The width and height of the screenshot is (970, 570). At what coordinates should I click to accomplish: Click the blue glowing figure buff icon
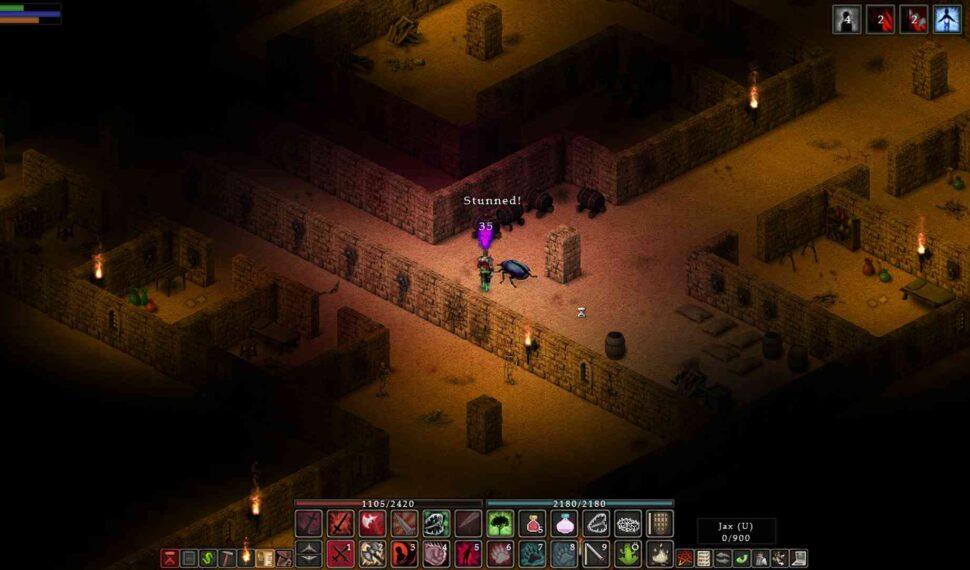click(x=946, y=19)
